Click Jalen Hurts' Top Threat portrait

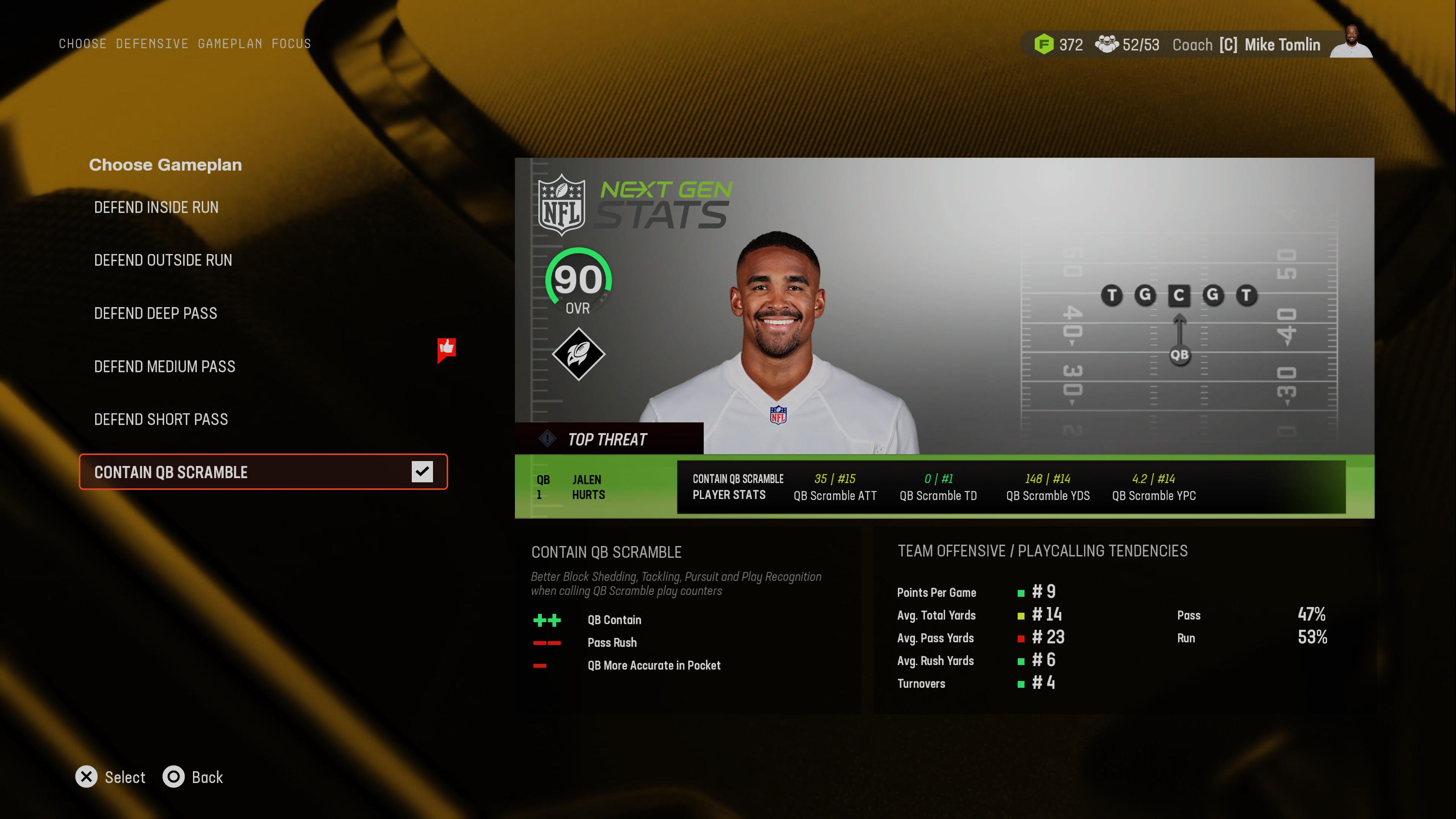pos(777,339)
